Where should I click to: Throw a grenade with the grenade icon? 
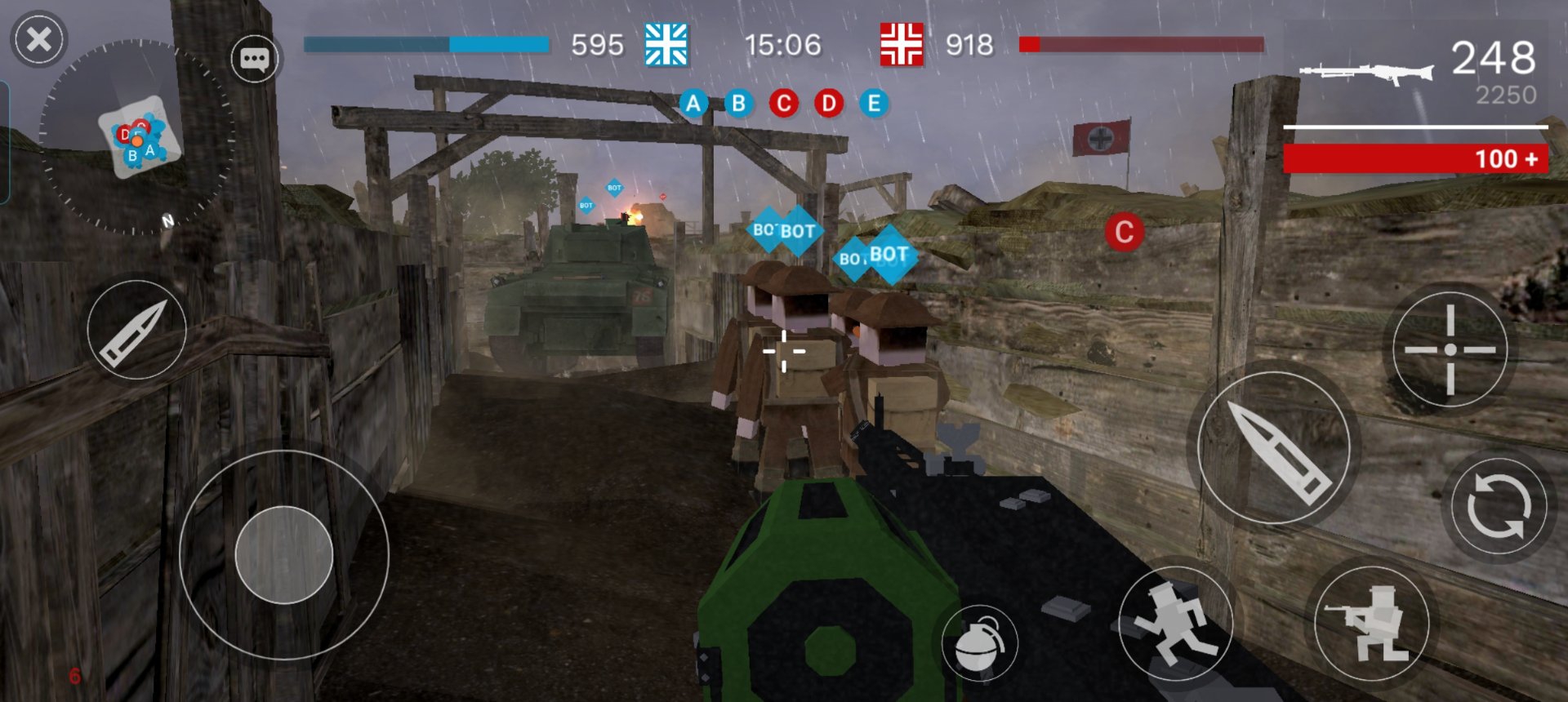[979, 643]
